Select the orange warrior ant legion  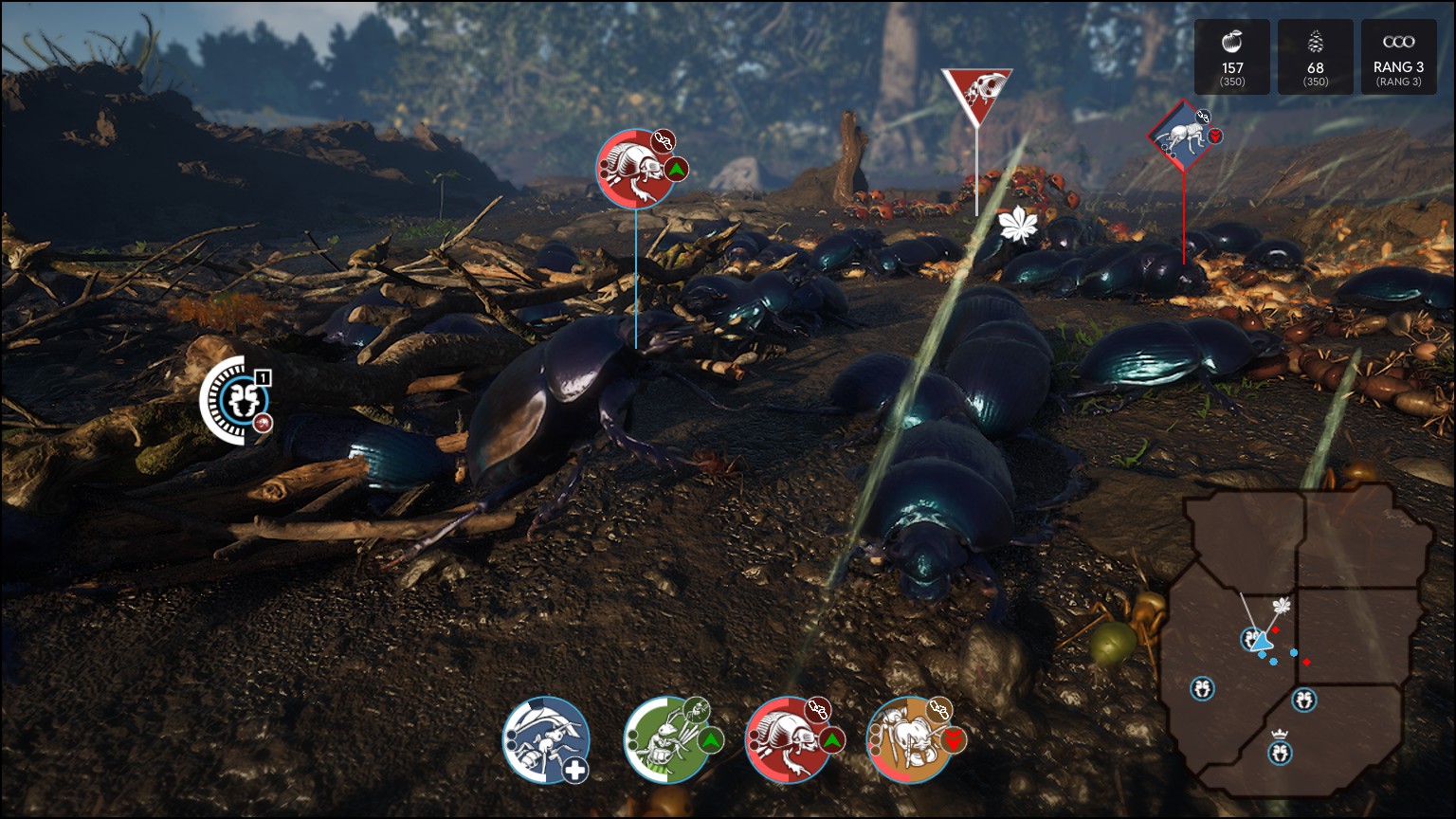[x=910, y=740]
